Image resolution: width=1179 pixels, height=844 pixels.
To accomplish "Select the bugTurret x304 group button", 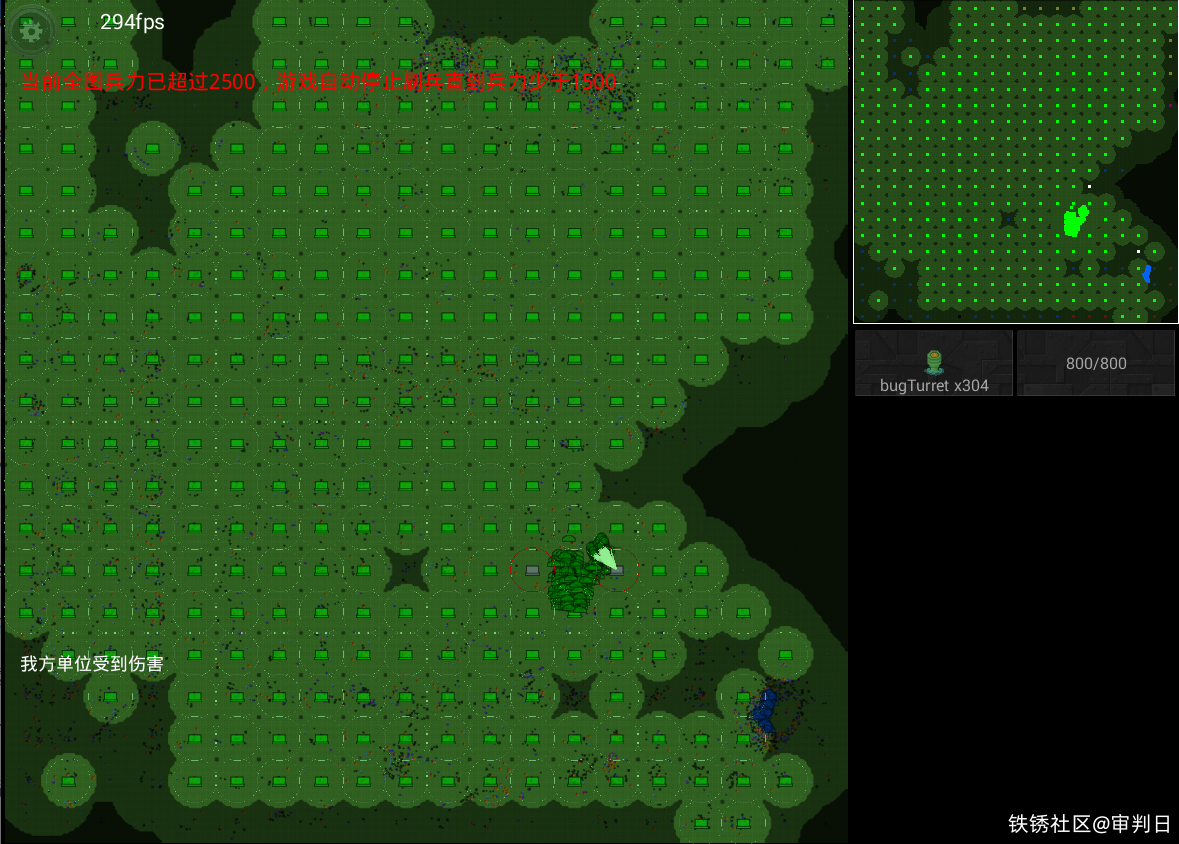I will point(934,364).
